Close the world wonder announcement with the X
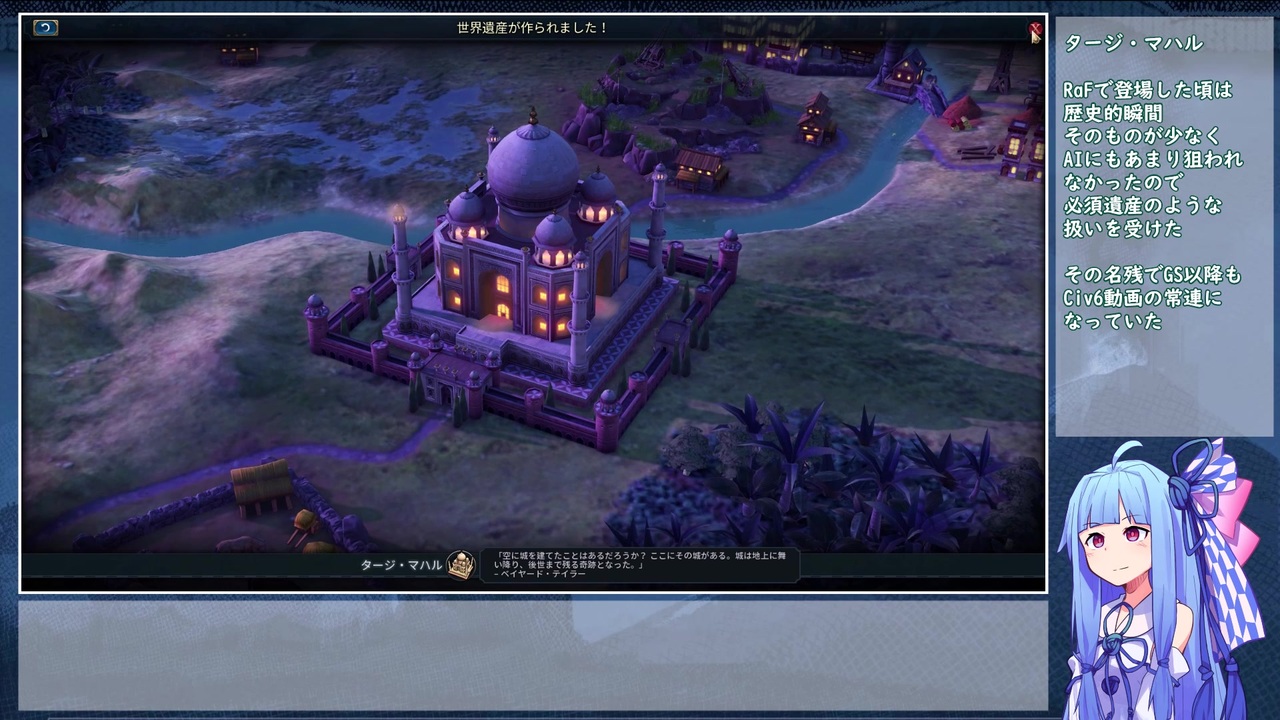Screen dimensions: 1280x720 1035,30
